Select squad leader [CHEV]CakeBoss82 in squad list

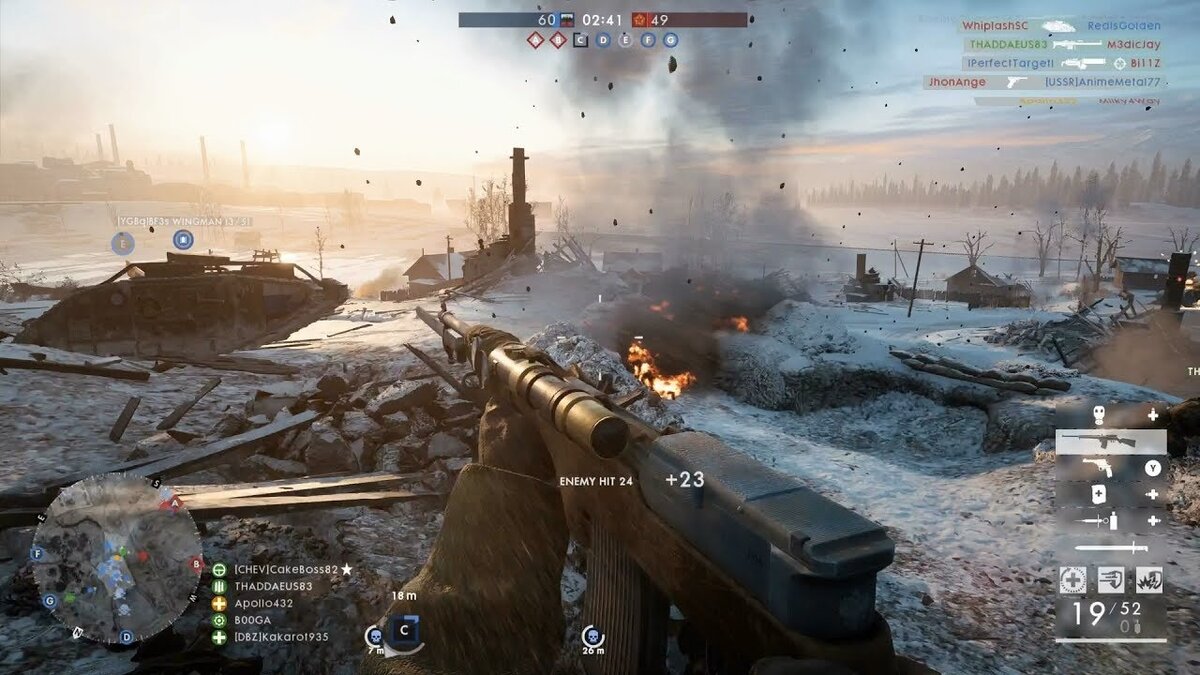(x=286, y=569)
